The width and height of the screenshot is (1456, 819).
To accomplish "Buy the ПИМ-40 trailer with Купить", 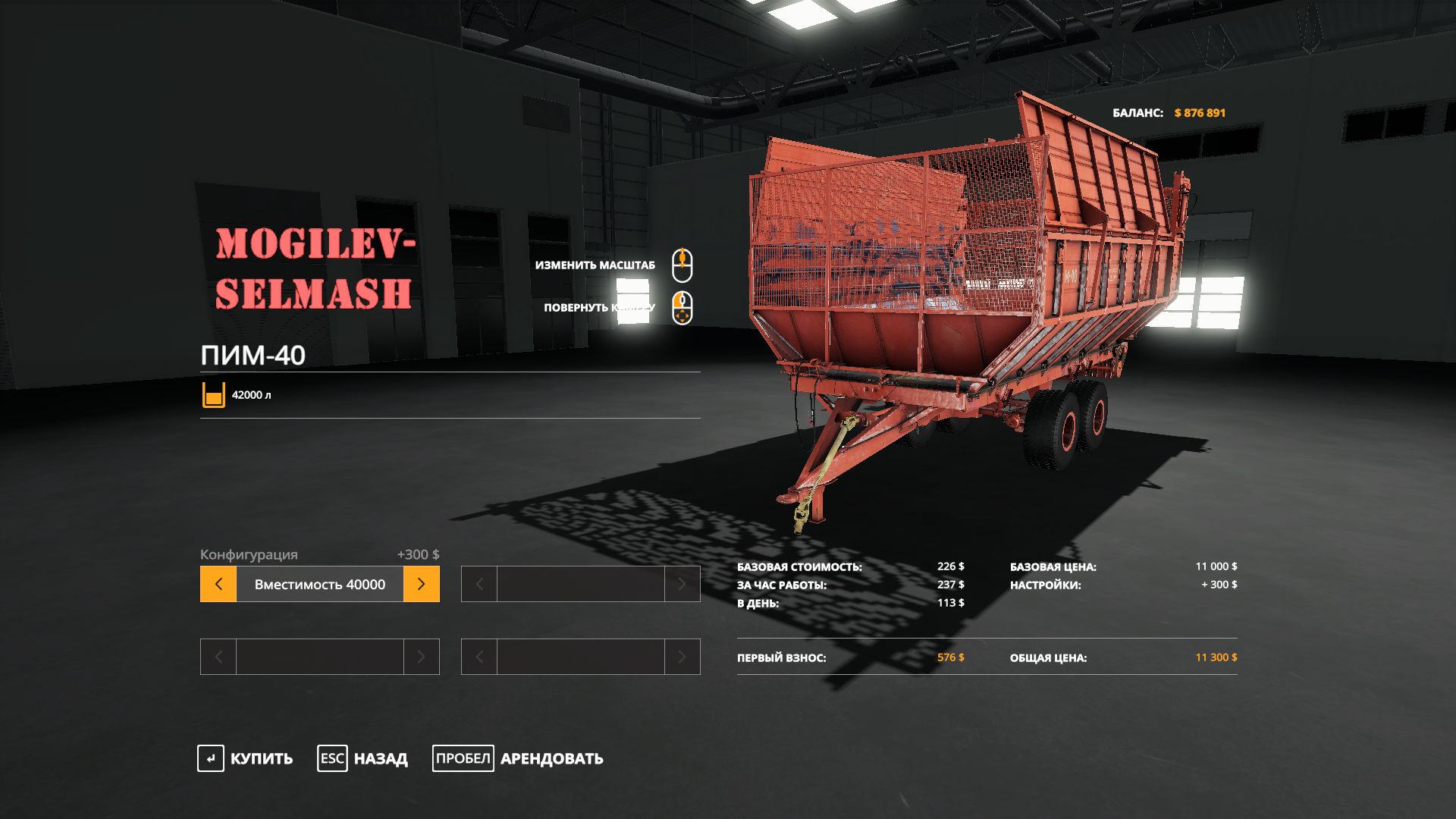I will 245,758.
